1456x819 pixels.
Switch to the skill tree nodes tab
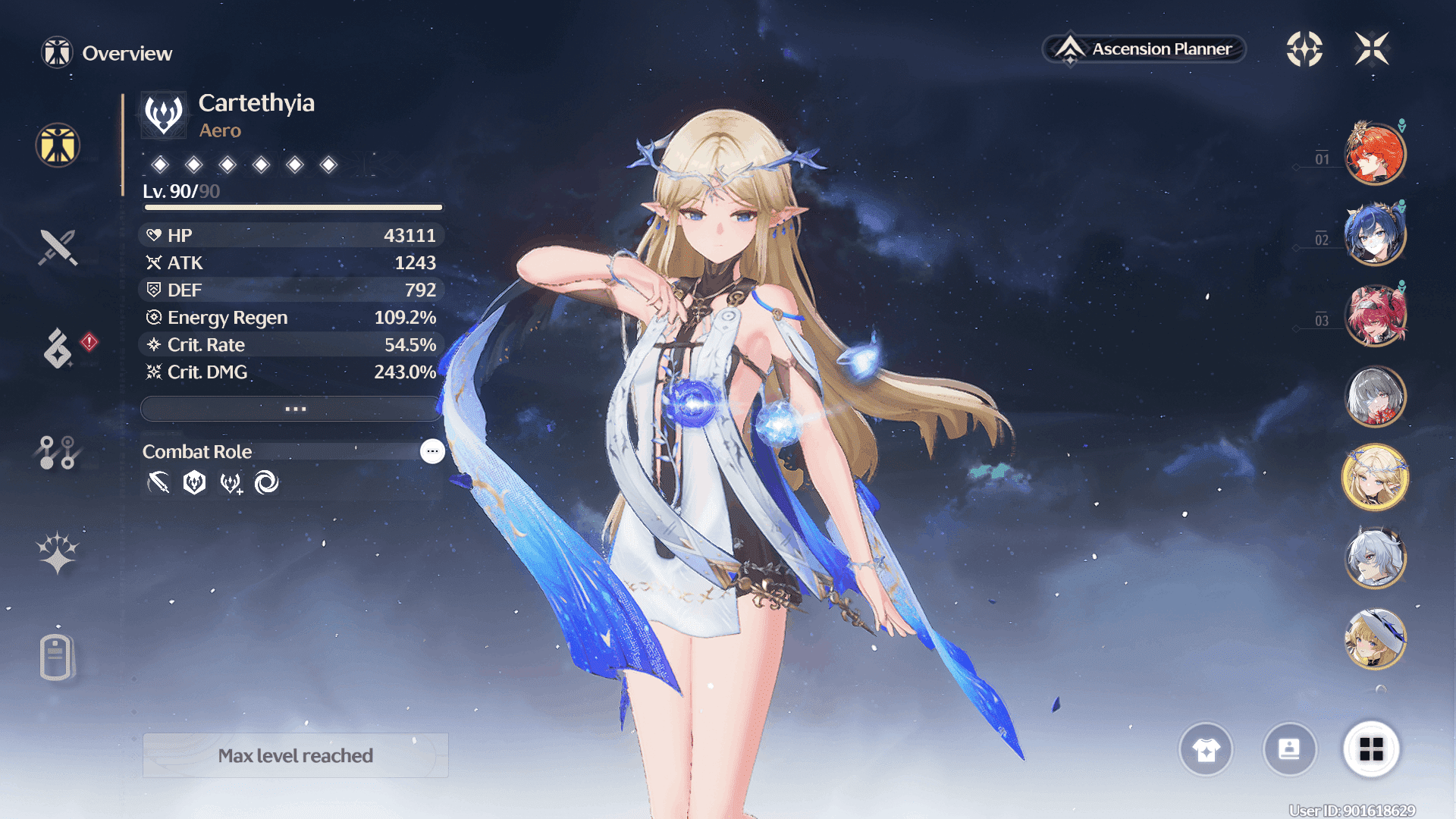point(58,452)
